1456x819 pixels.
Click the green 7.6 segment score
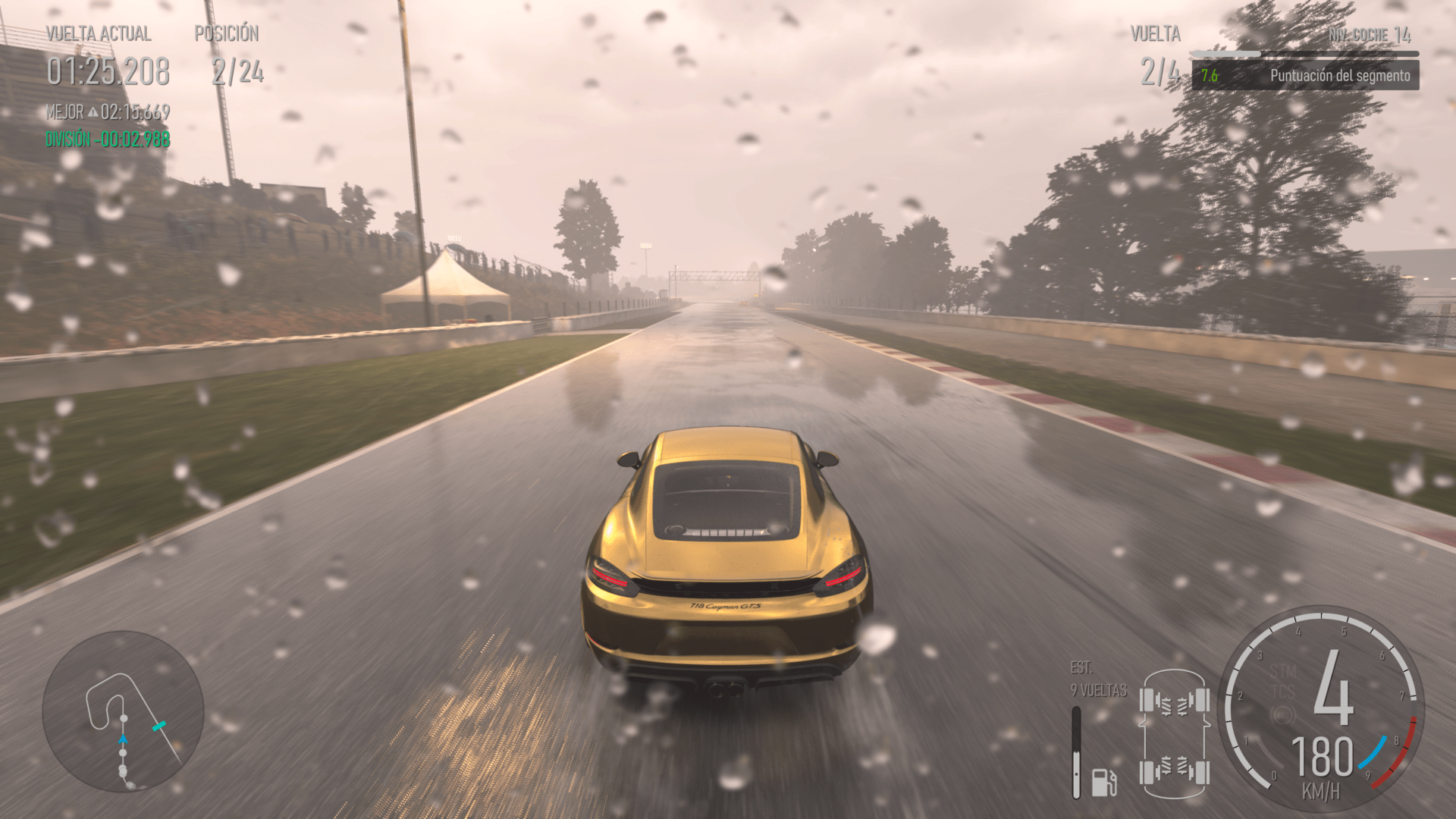click(x=1210, y=75)
